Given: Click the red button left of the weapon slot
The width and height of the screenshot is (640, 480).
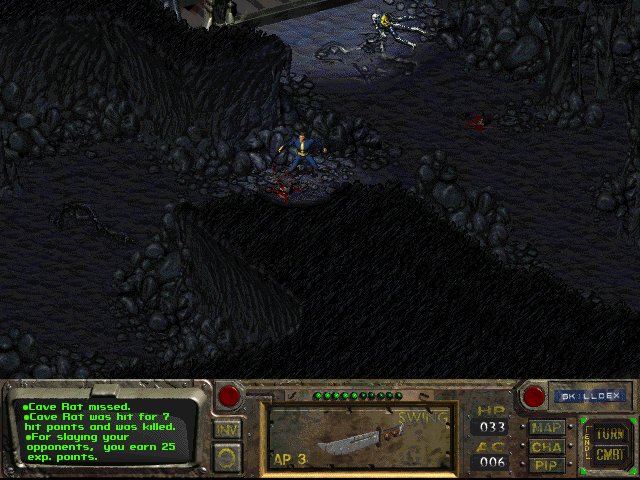Looking at the screenshot, I should 230,395.
